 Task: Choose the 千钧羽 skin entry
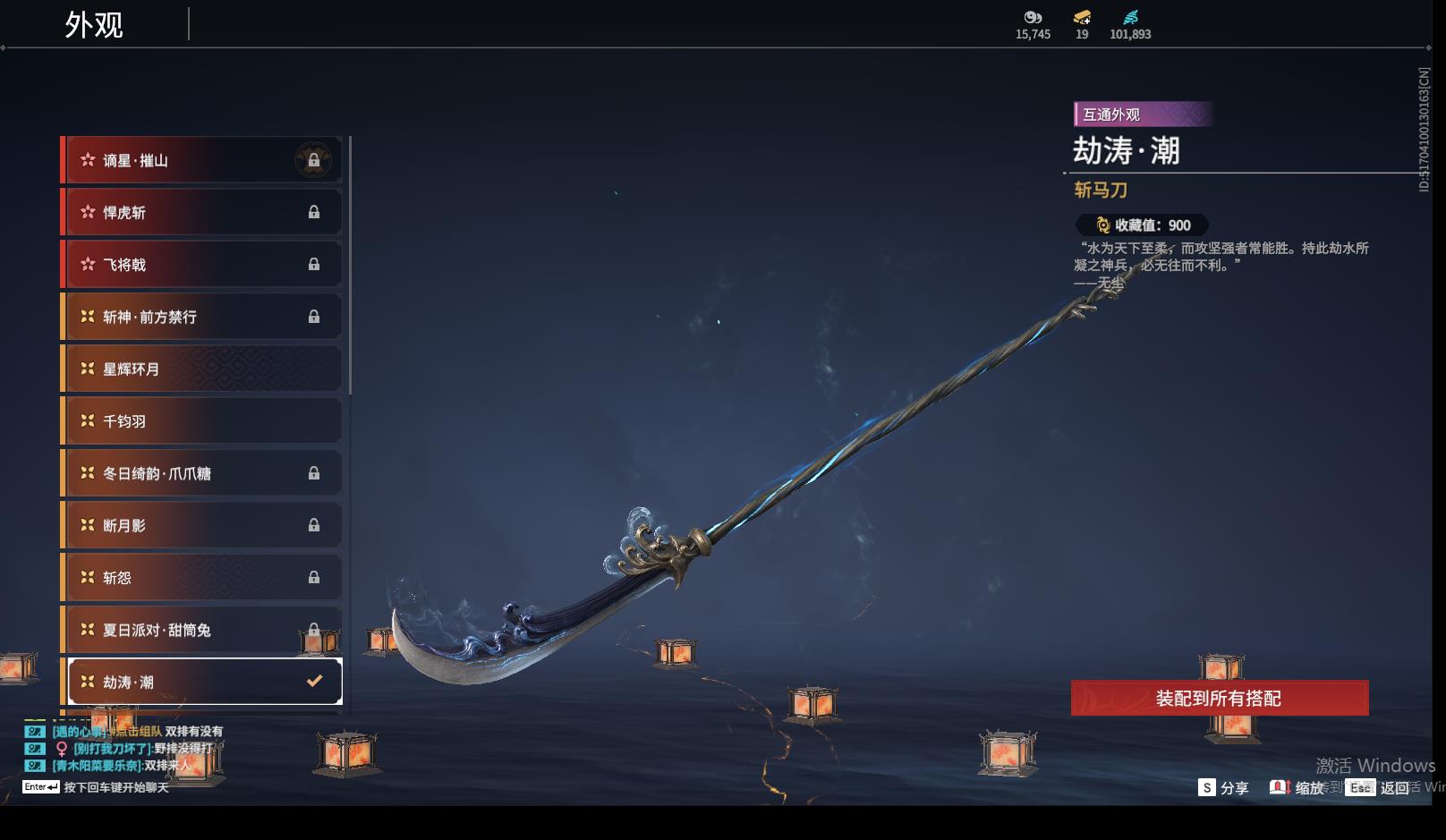point(201,421)
